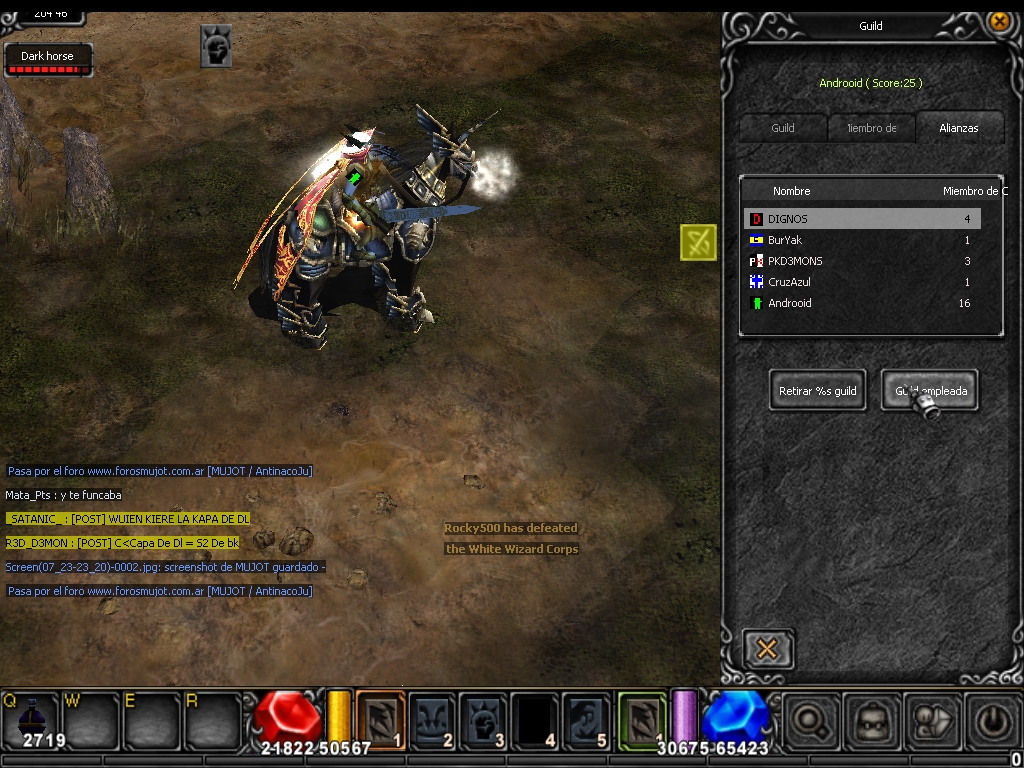This screenshot has width=1024, height=768.
Task: Select the PKD3MONS guild entry
Action: tap(862, 261)
